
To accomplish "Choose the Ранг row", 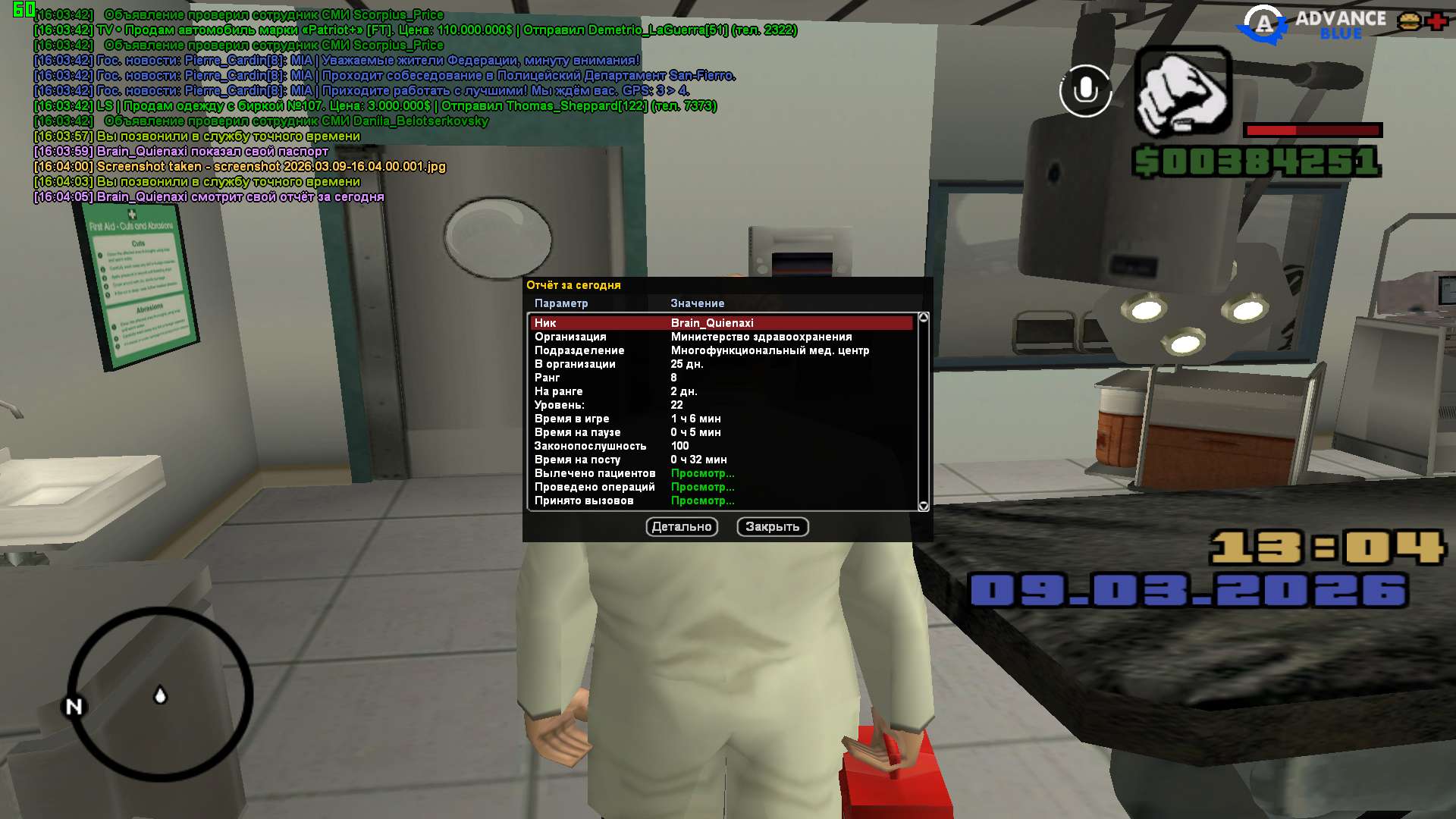I will (x=722, y=378).
